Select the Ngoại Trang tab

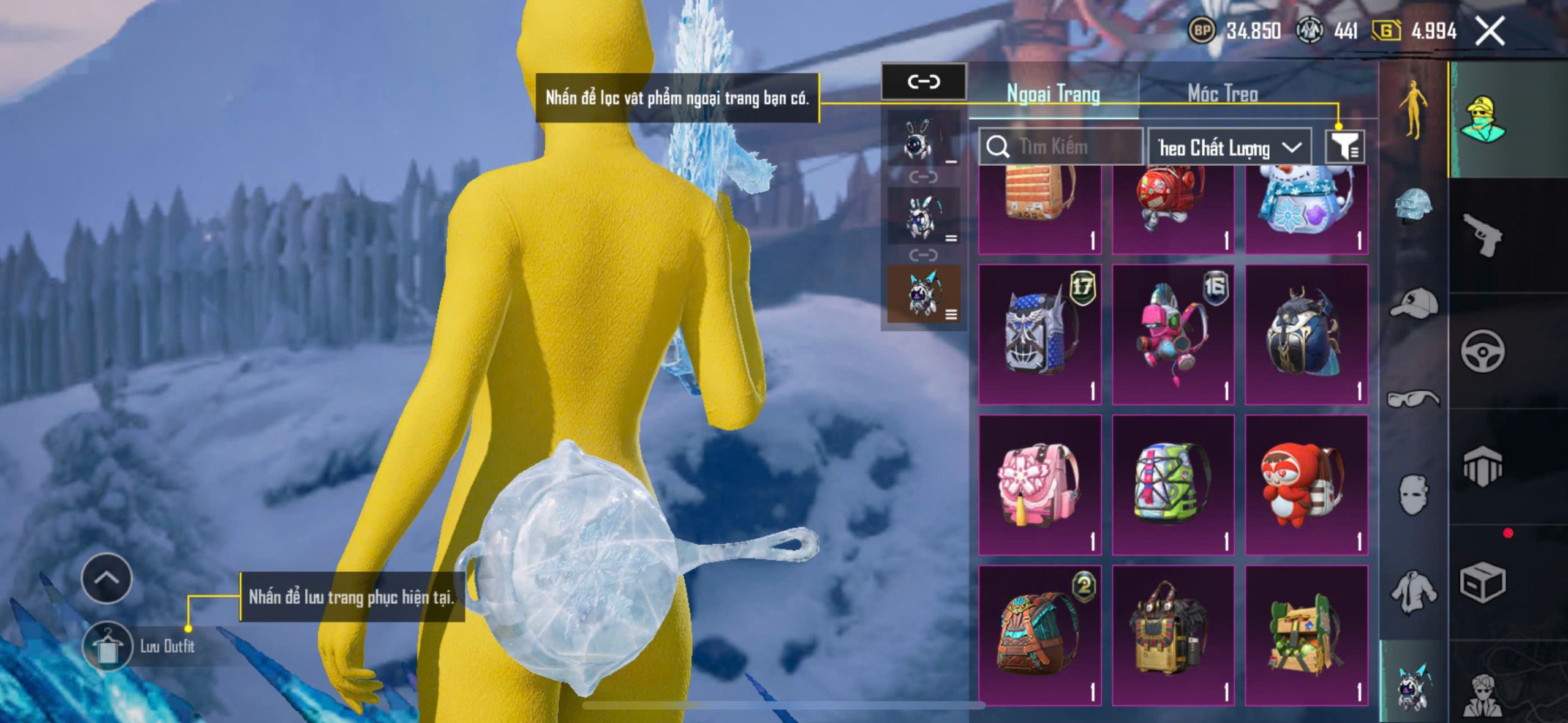pos(1053,94)
